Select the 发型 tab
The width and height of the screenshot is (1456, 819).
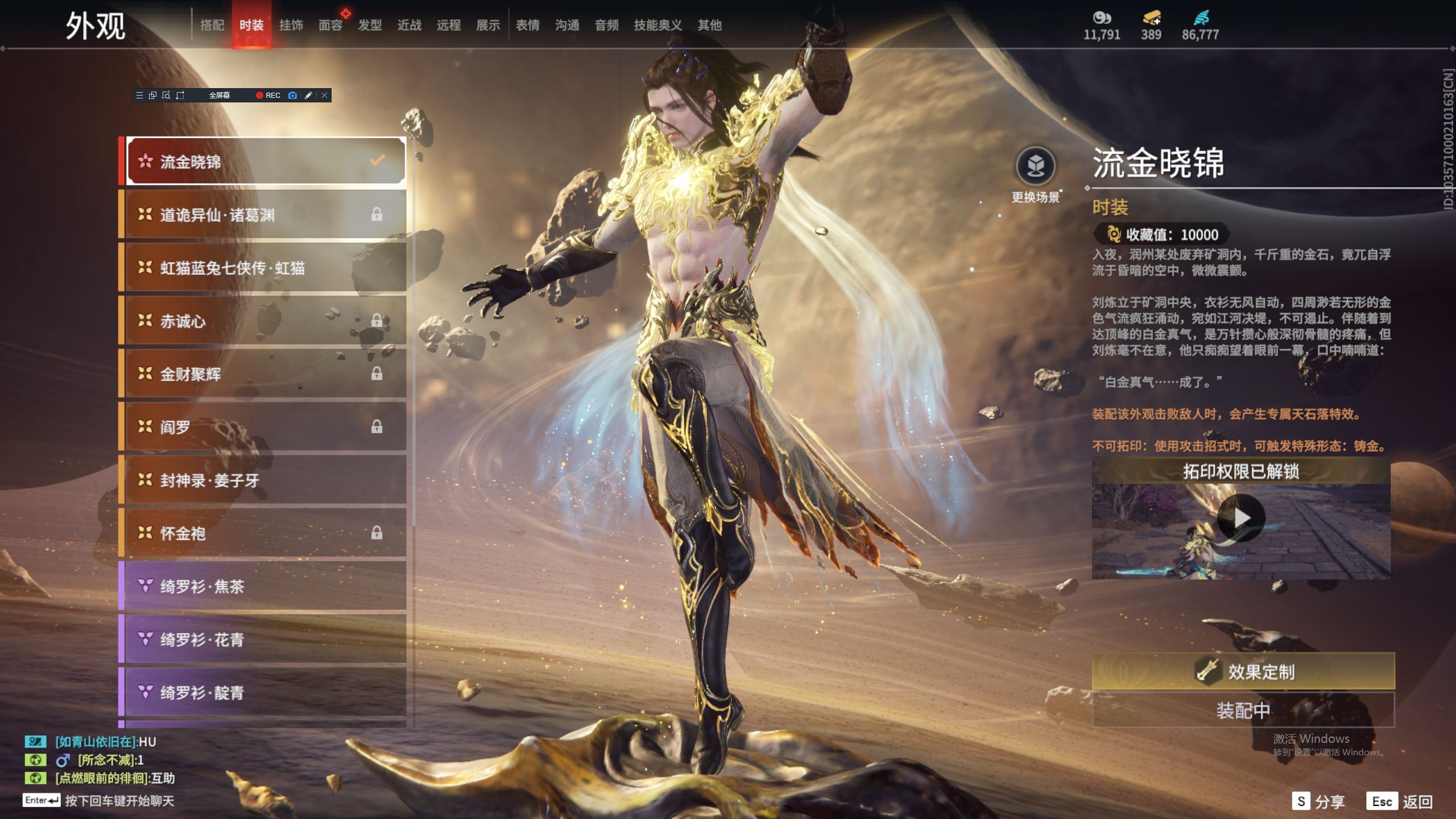pos(370,25)
